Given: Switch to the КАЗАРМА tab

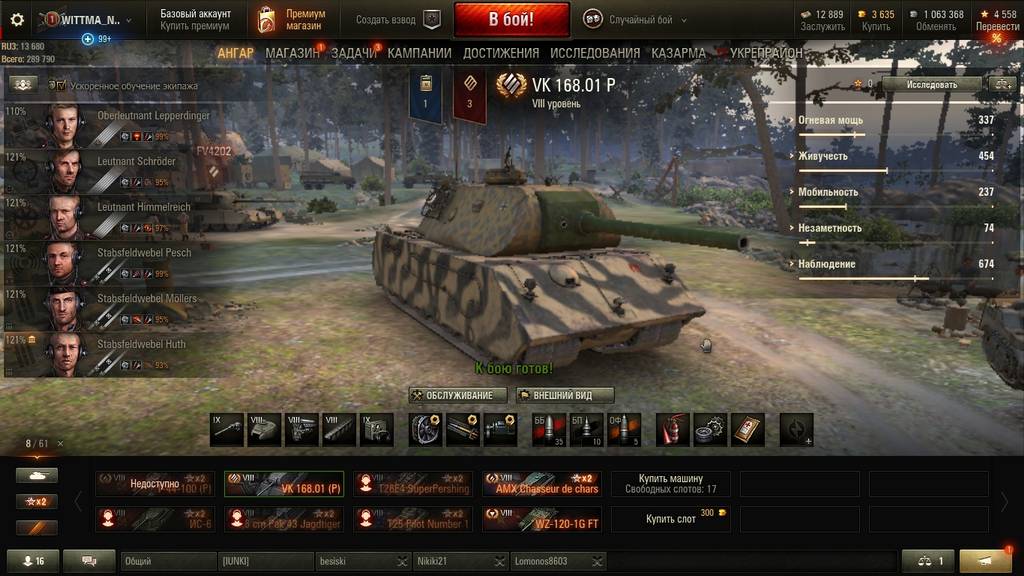Looking at the screenshot, I should click(x=678, y=53).
